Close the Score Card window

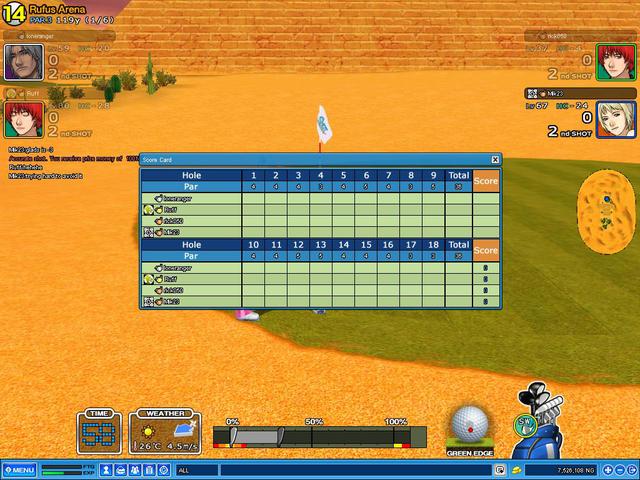495,159
